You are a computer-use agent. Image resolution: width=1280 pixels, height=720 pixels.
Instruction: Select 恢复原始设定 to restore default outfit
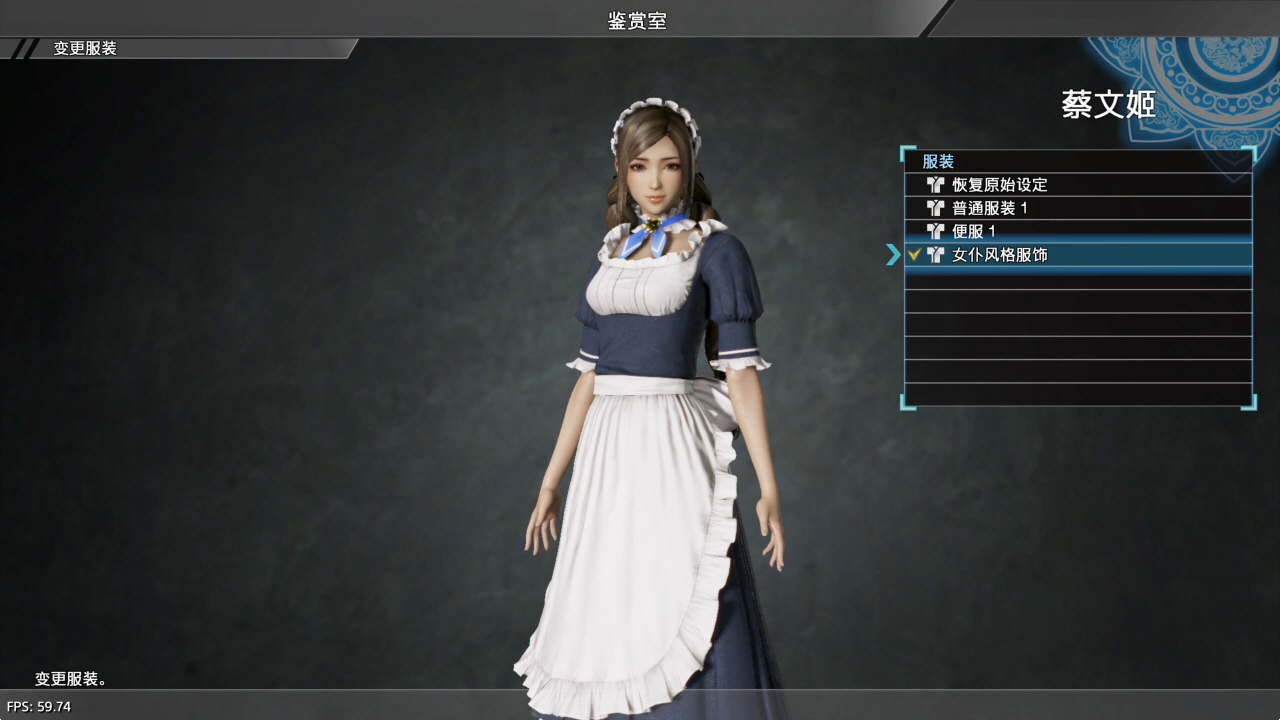1005,185
